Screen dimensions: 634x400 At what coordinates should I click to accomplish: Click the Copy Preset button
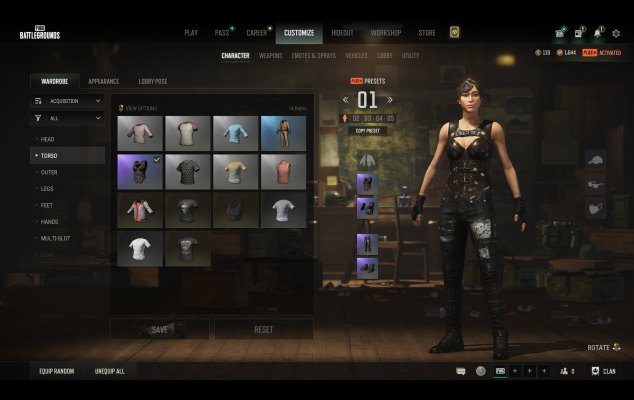[x=367, y=131]
